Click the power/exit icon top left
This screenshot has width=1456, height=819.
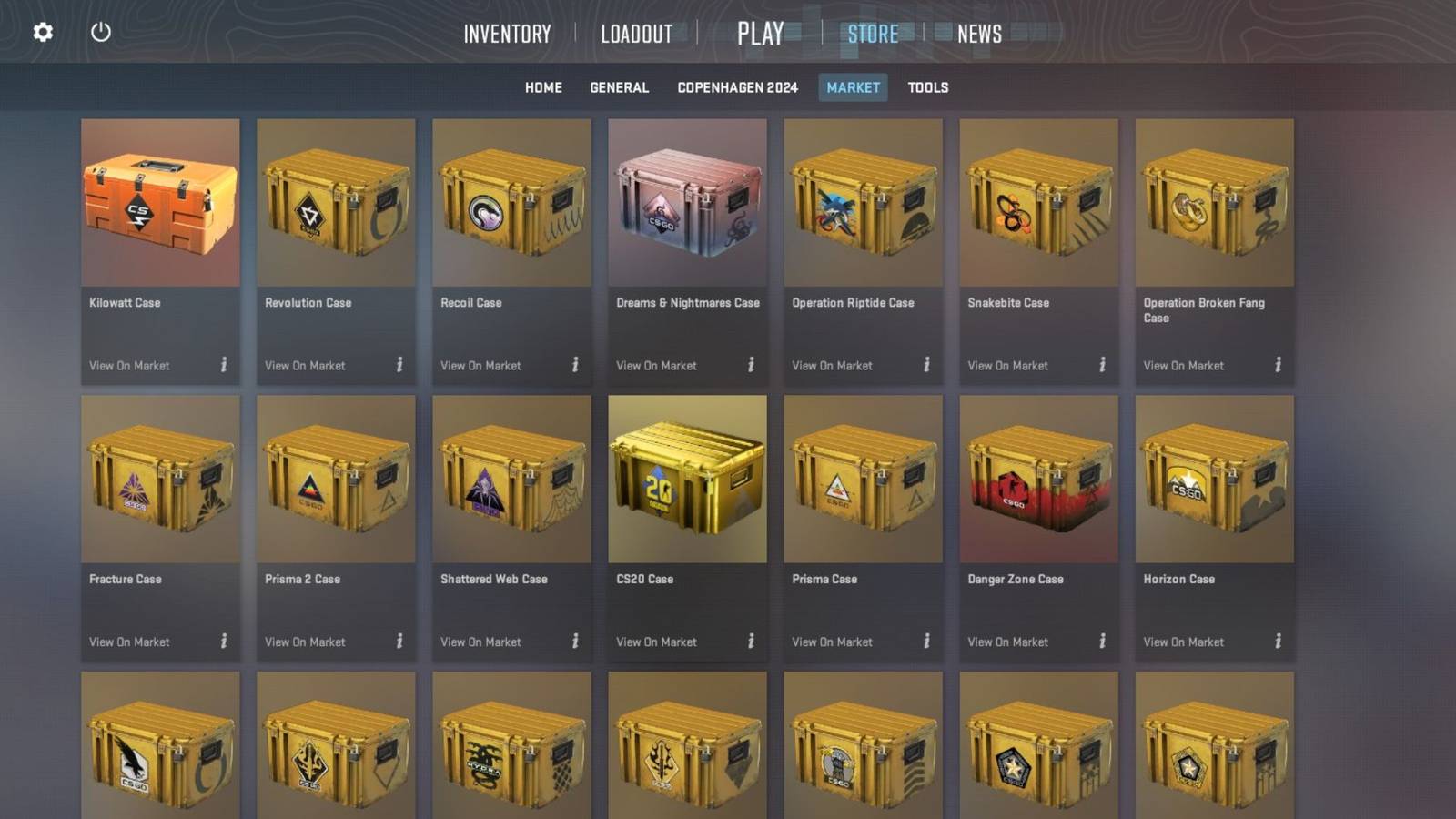[100, 31]
